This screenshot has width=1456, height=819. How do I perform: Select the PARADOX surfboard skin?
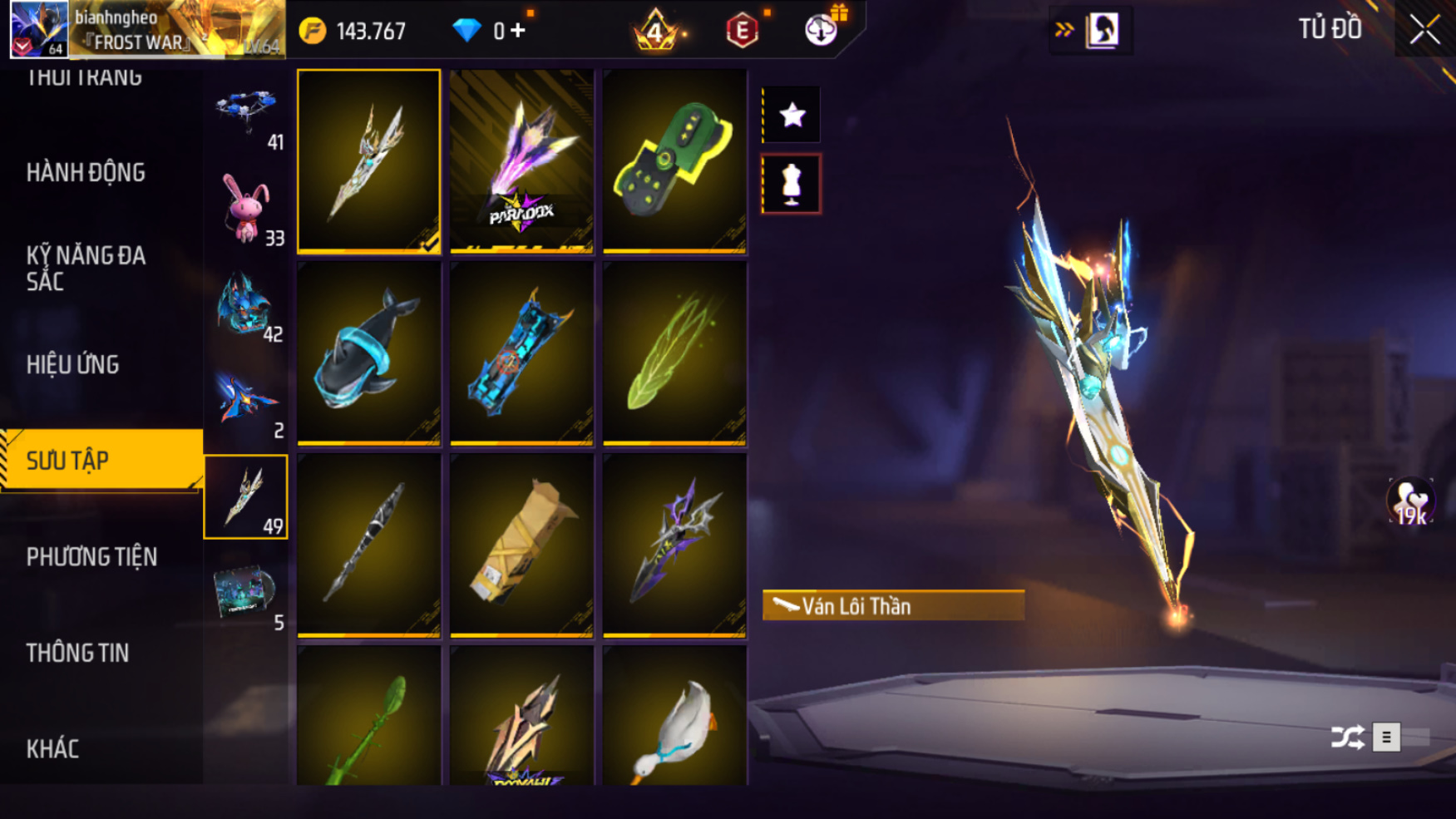point(521,161)
